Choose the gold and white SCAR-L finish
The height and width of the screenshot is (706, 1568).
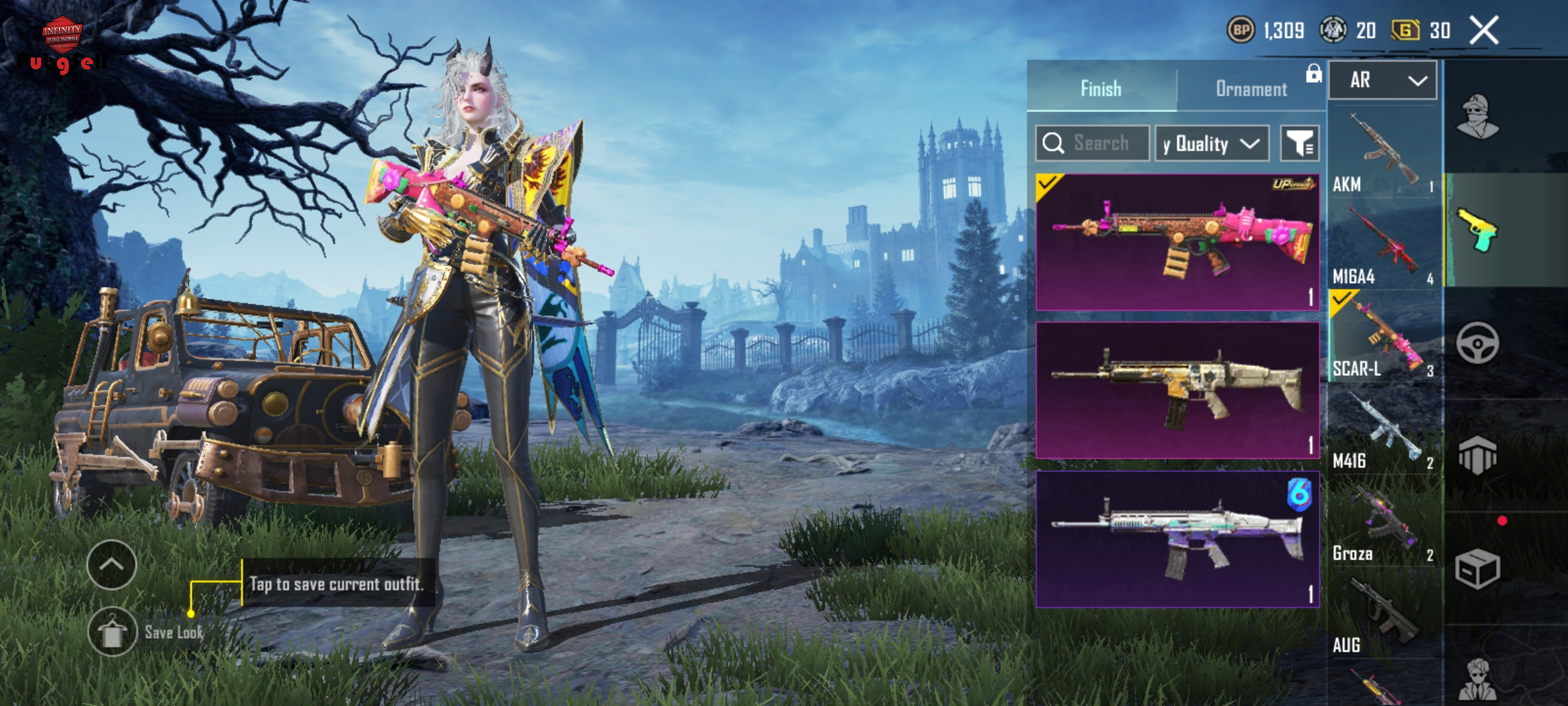(x=1177, y=390)
